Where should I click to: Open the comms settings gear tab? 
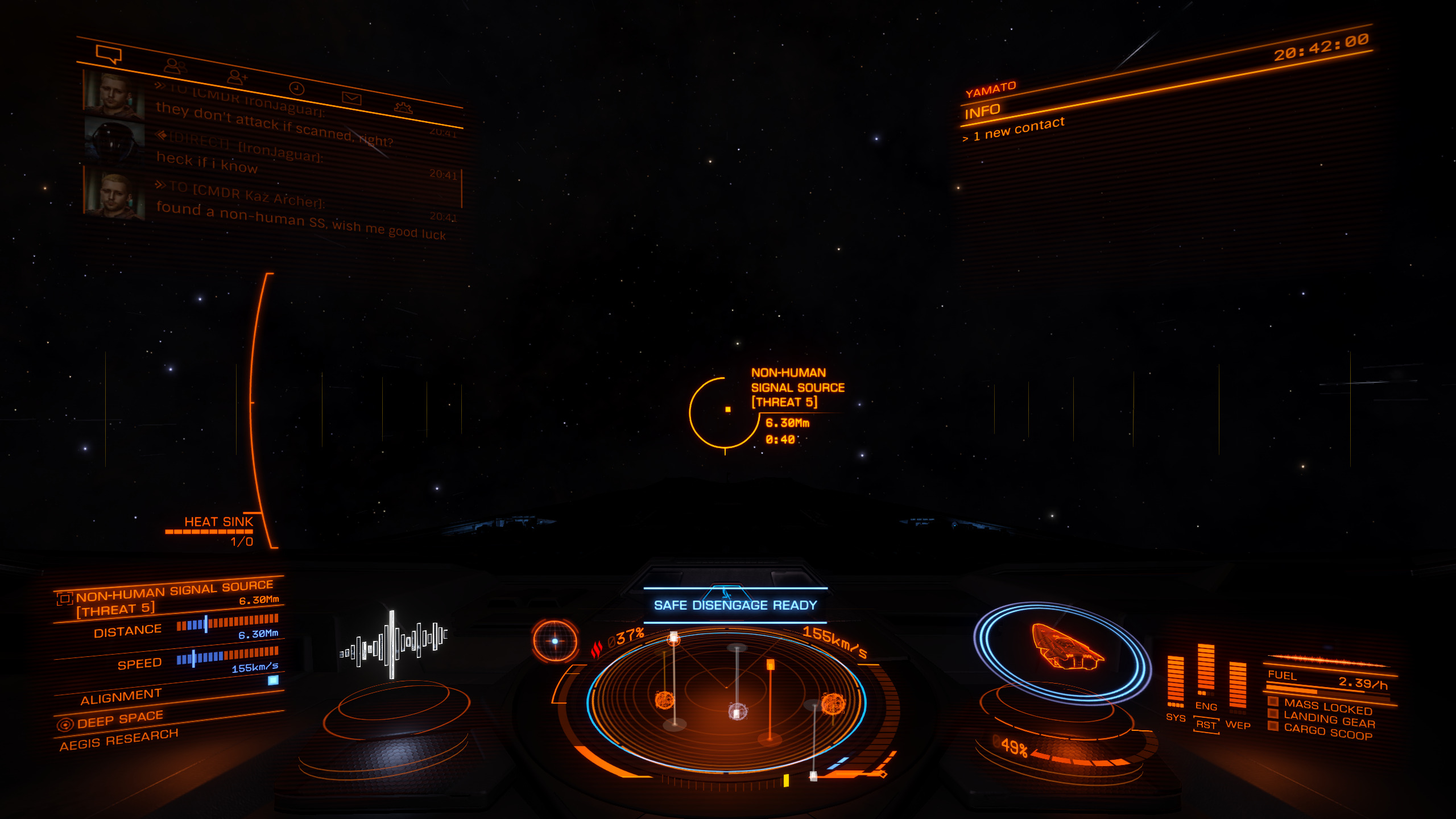403,107
